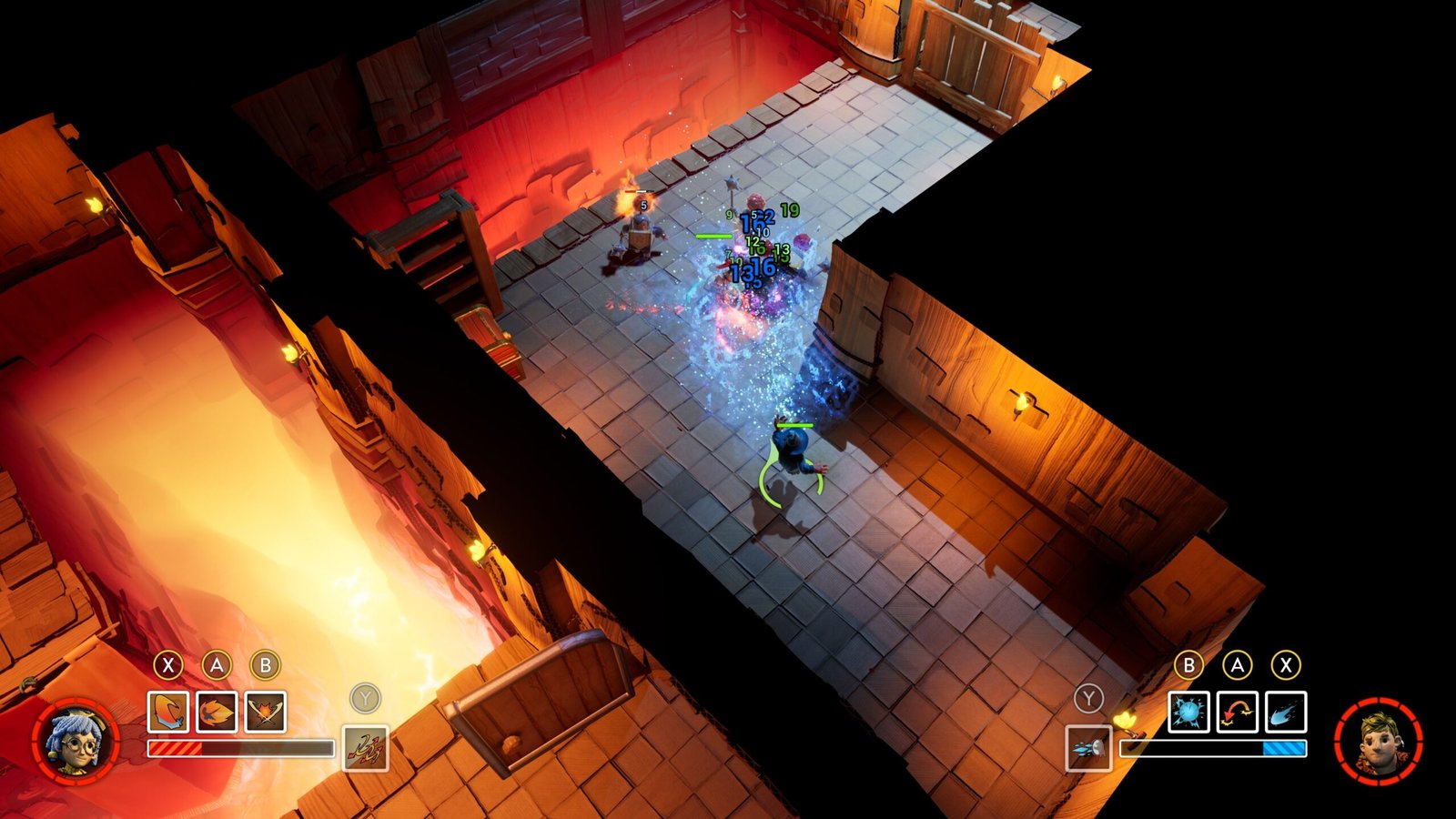Select the ice shard spray special ability
Screen dimensions: 1456x819
tap(1088, 748)
